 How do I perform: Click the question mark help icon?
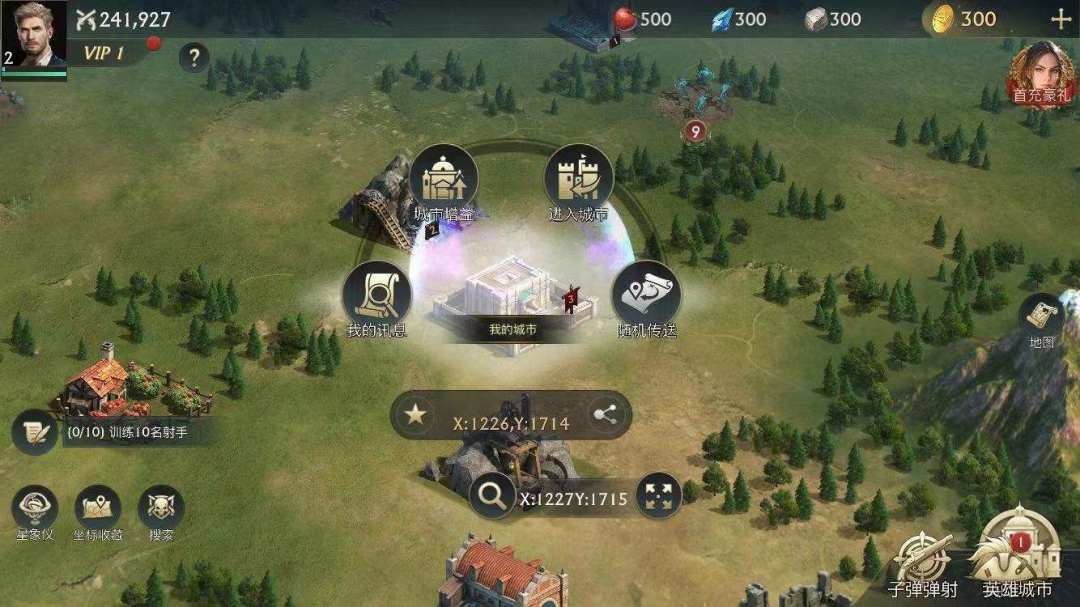coord(194,57)
